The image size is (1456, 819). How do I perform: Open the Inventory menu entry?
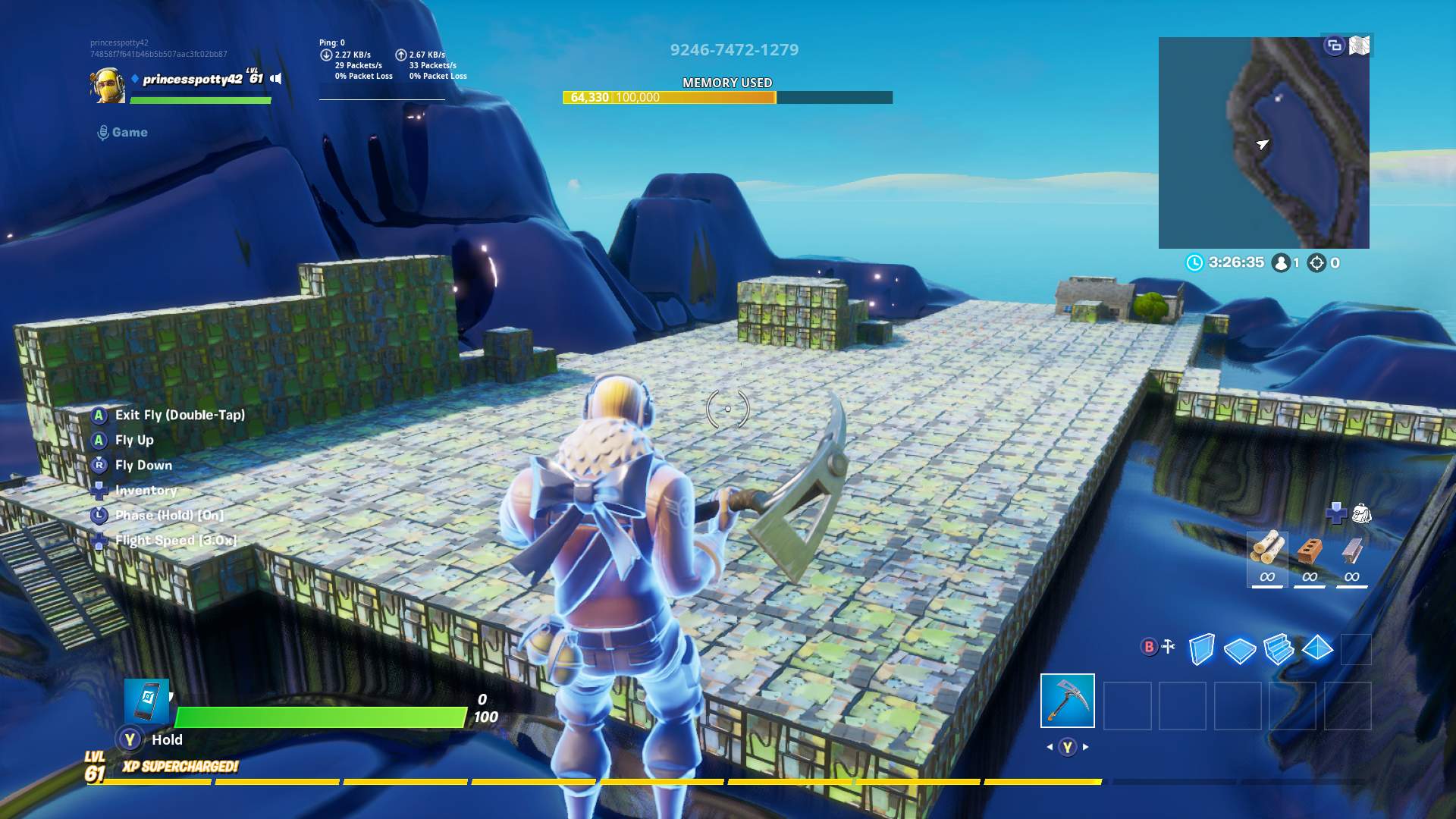click(146, 491)
